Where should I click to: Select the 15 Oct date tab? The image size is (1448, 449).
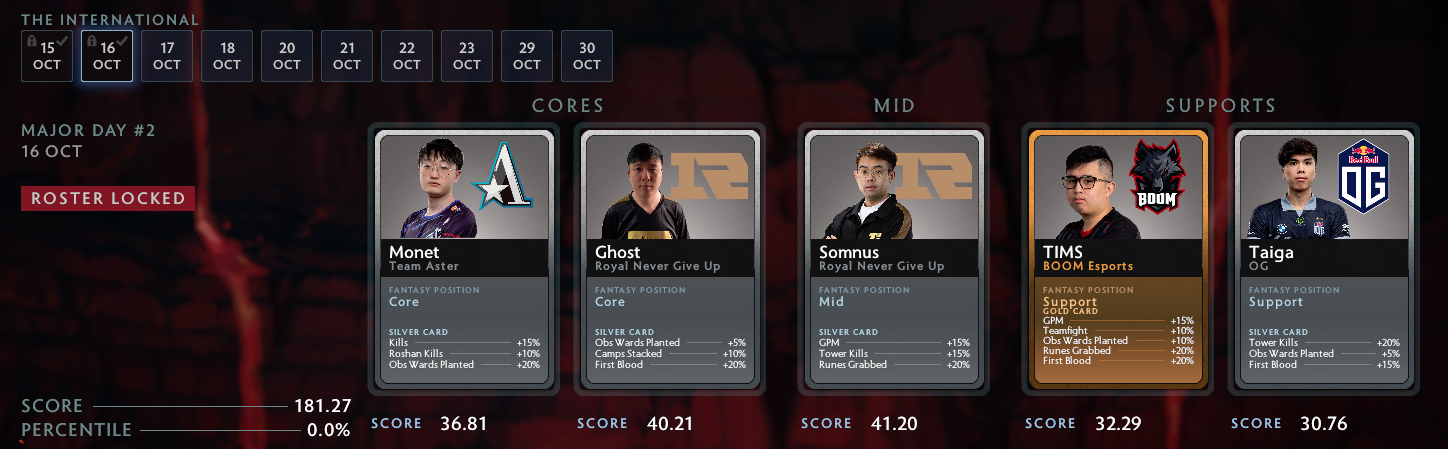[47, 56]
